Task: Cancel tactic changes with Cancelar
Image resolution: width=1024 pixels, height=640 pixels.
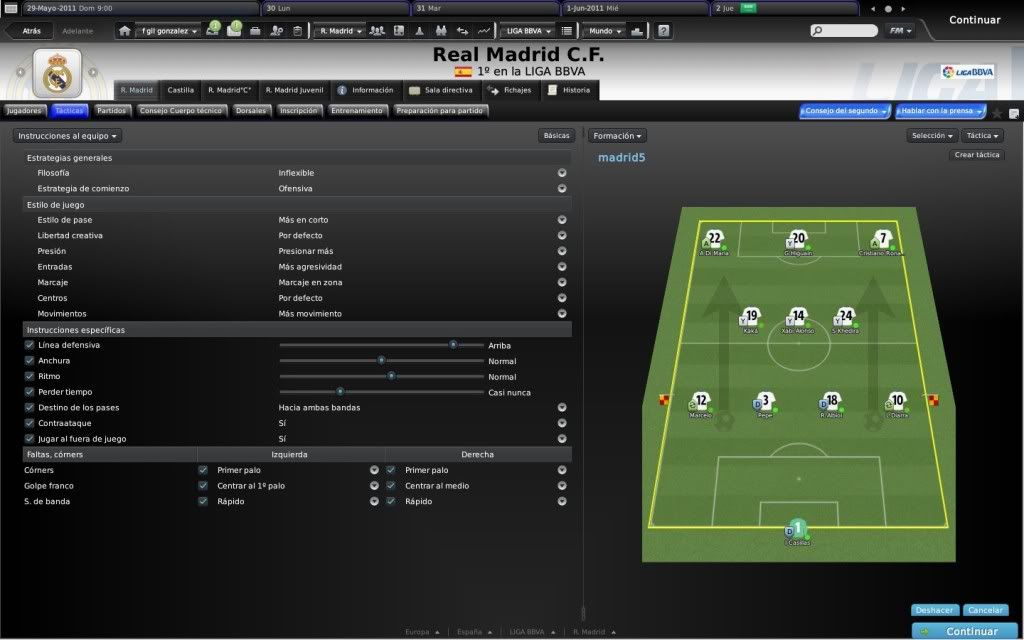Action: point(986,610)
